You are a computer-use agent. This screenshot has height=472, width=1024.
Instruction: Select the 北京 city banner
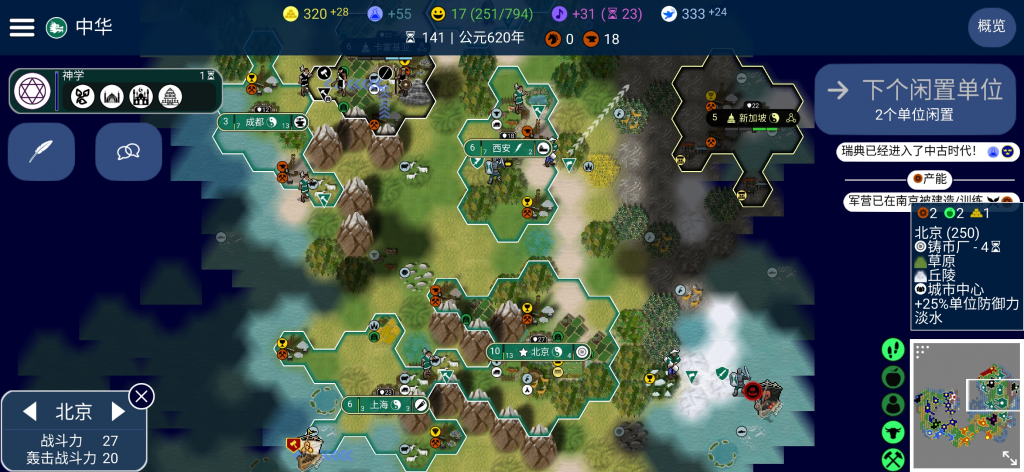[x=538, y=352]
